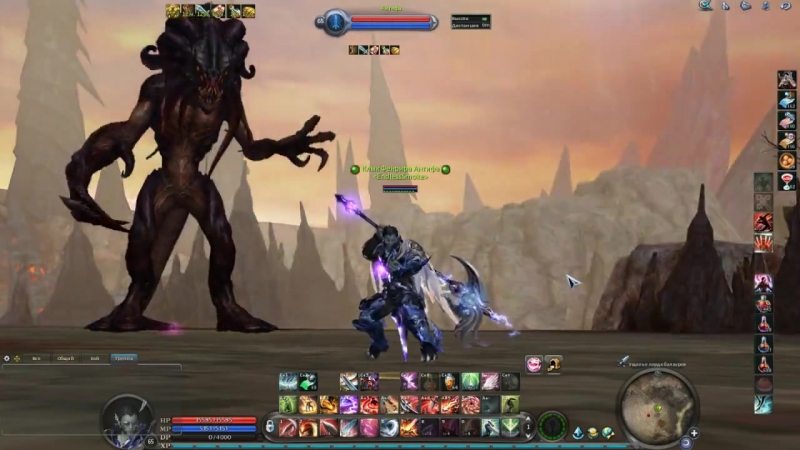Open the Общий chat tab
This screenshot has height=450, width=800.
coord(66,357)
